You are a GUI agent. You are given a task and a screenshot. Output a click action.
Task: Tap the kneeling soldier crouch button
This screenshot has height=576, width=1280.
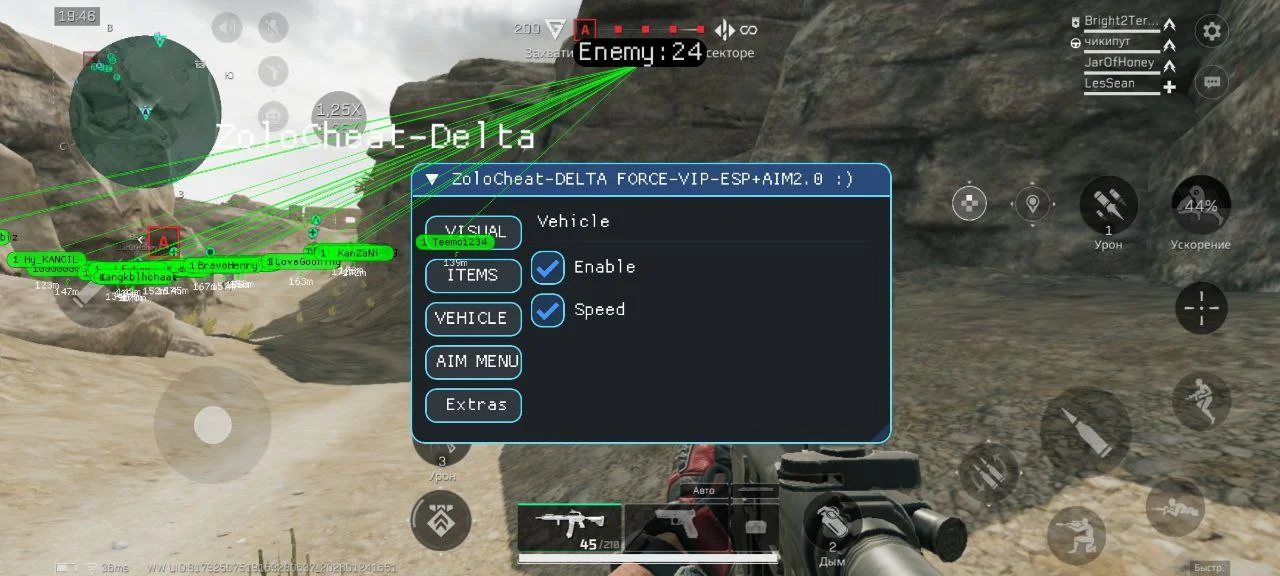point(1076,535)
